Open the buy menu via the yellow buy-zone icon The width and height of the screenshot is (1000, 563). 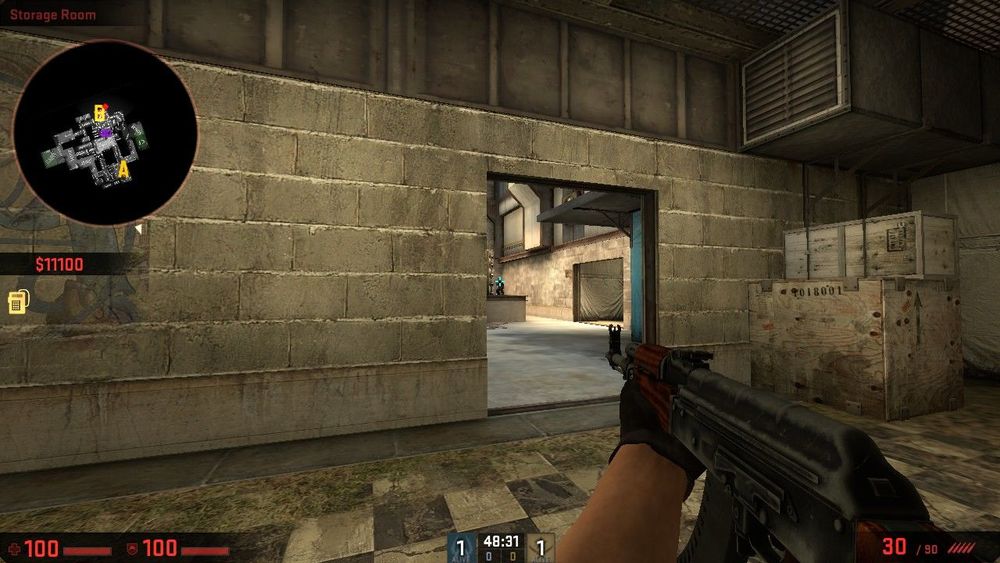point(17,302)
